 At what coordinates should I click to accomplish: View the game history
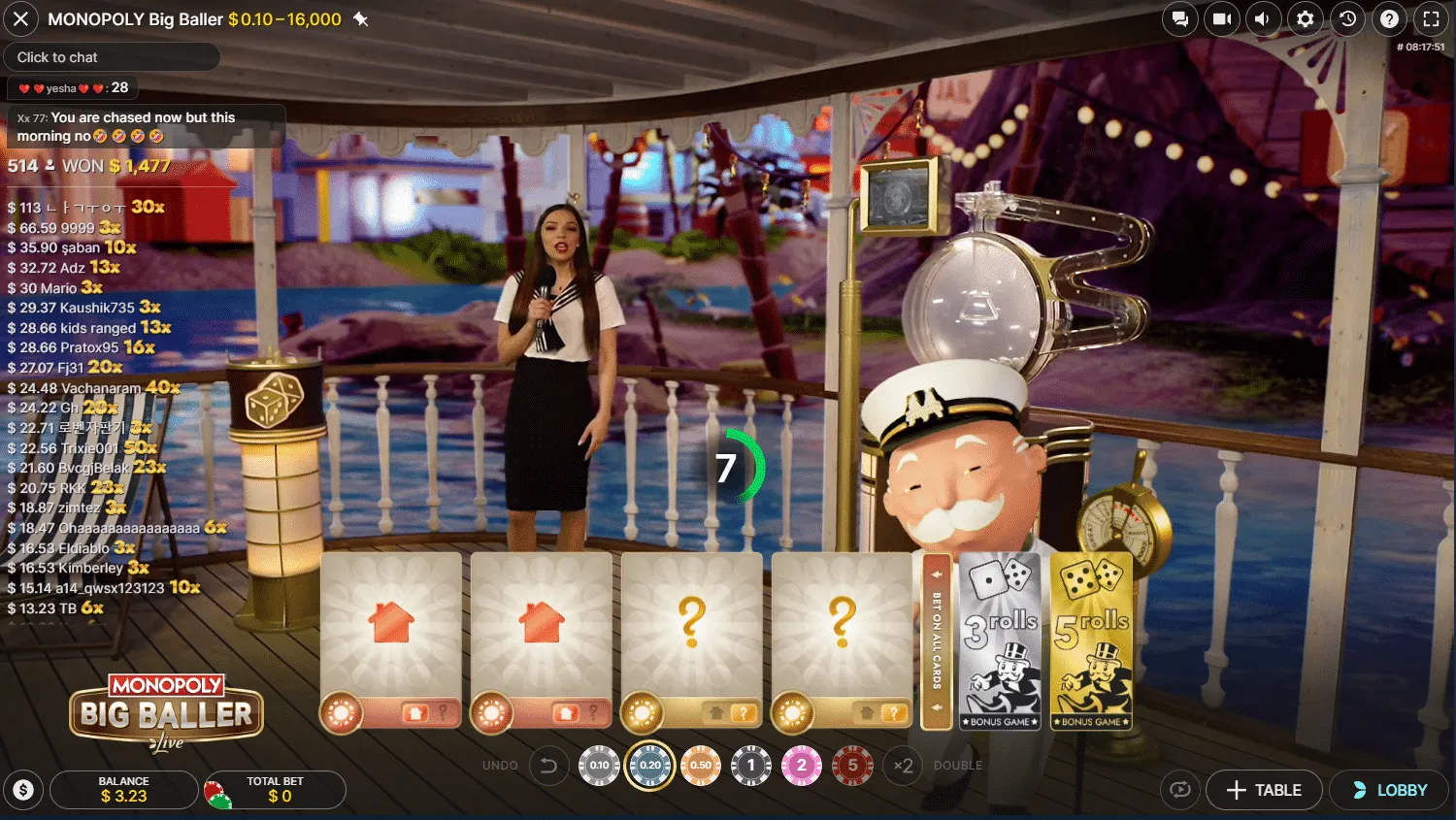point(1347,18)
